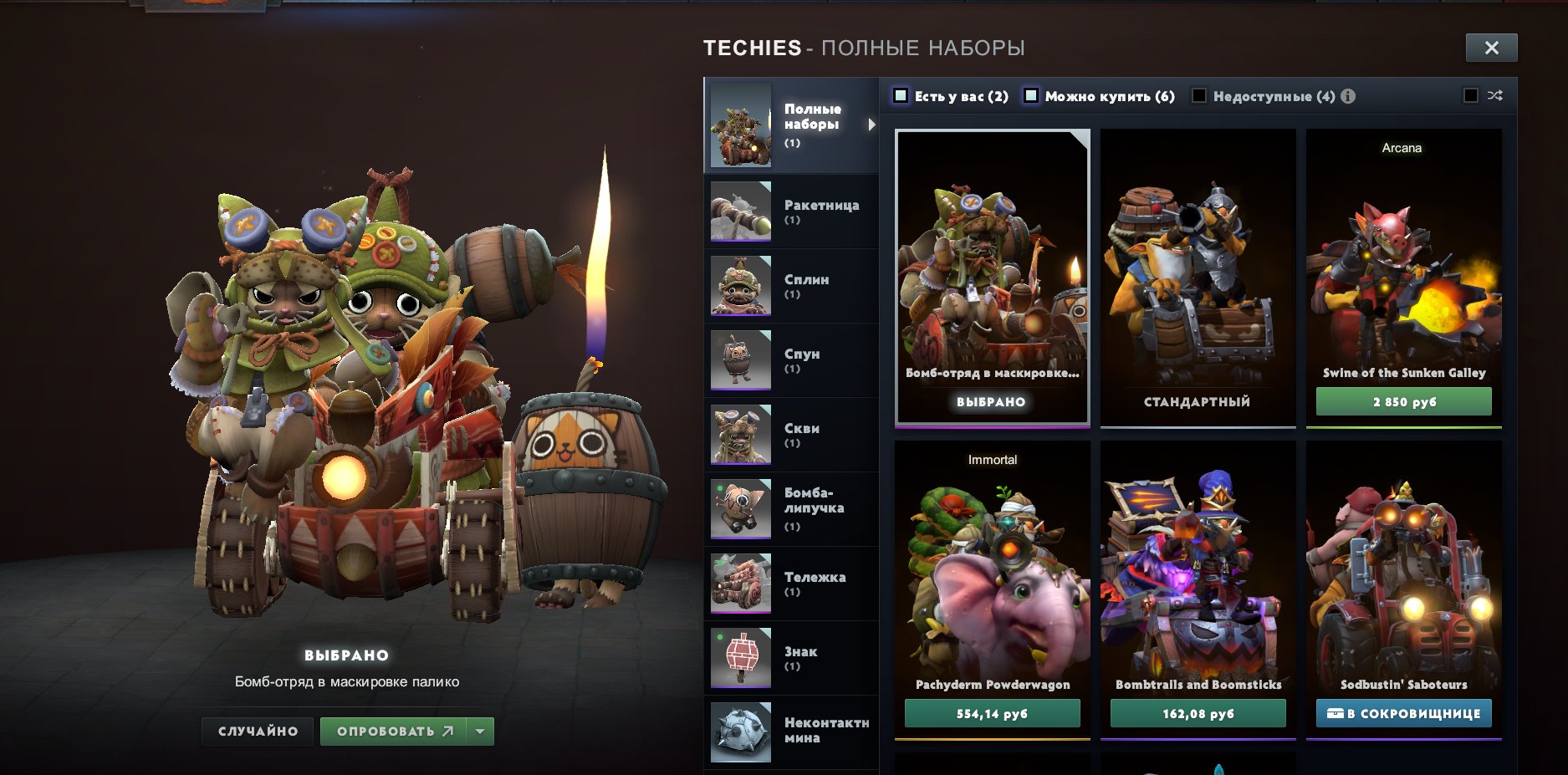Open the Полные наборы sidebar tab
The image size is (1568, 775).
[790, 124]
